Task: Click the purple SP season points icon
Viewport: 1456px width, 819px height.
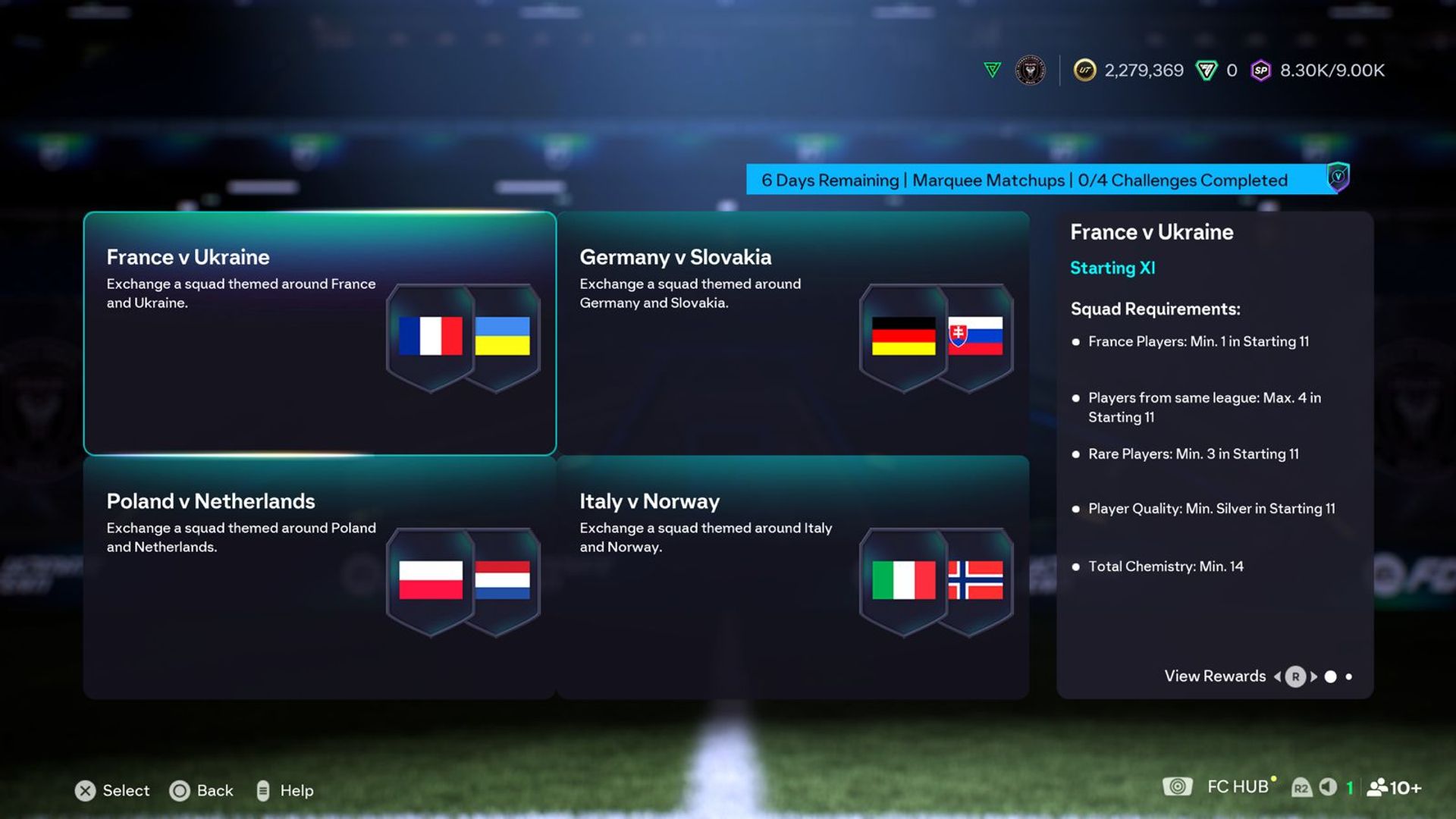Action: 1261,71
